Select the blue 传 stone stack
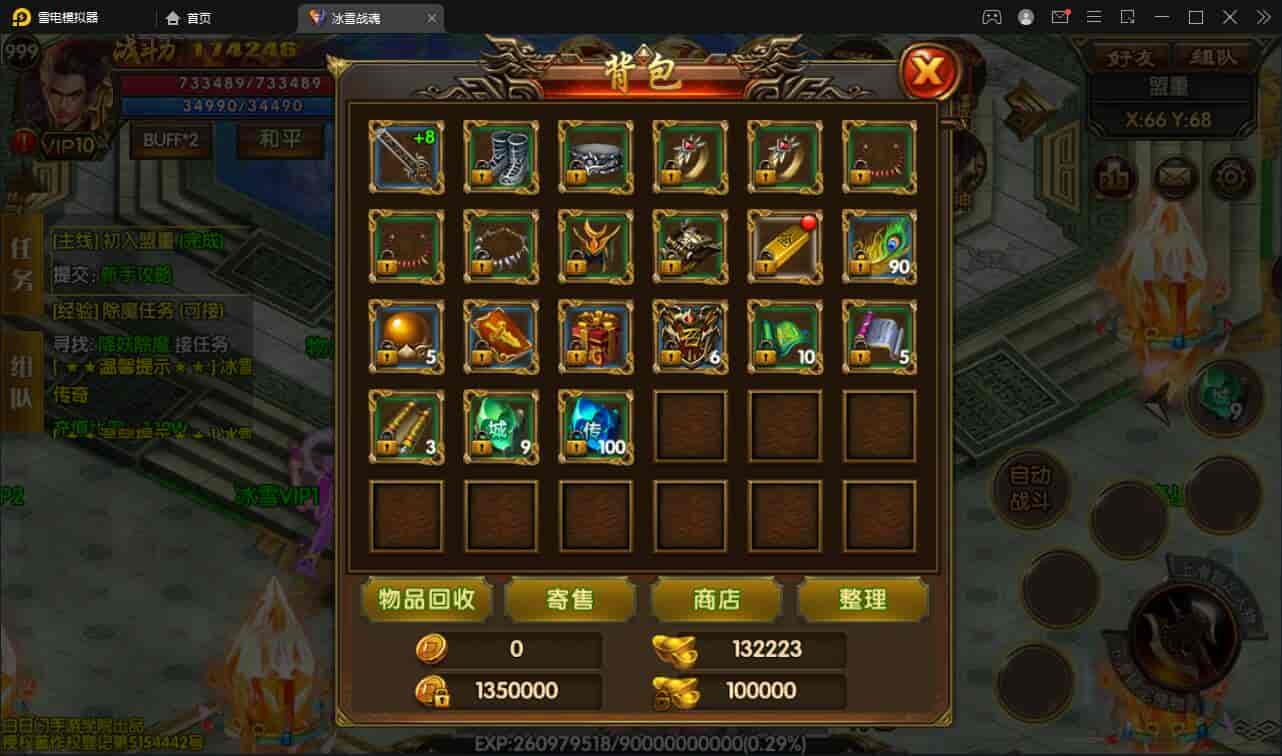This screenshot has height=756, width=1282. (596, 426)
